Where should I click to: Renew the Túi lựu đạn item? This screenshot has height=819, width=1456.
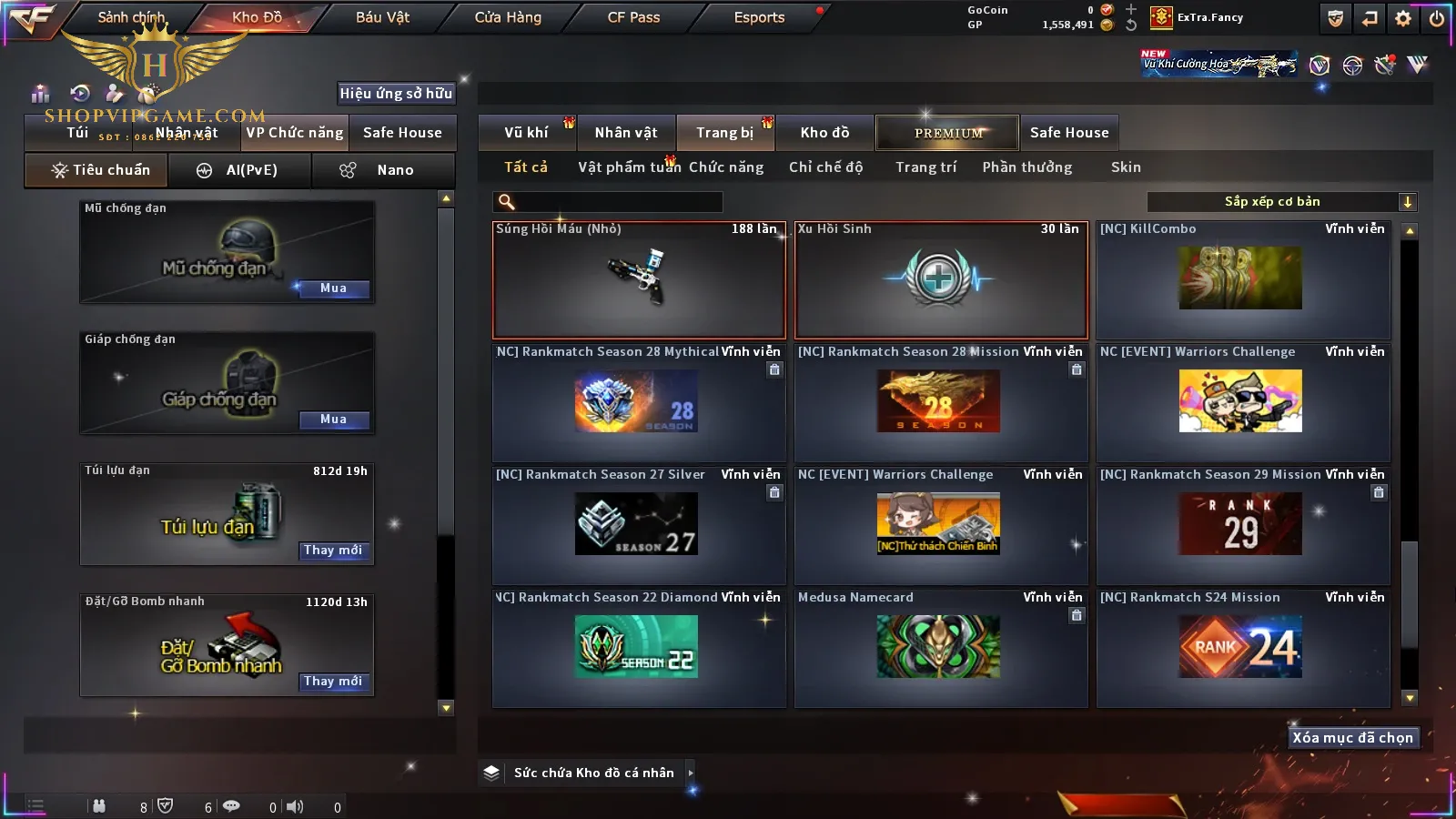333,551
